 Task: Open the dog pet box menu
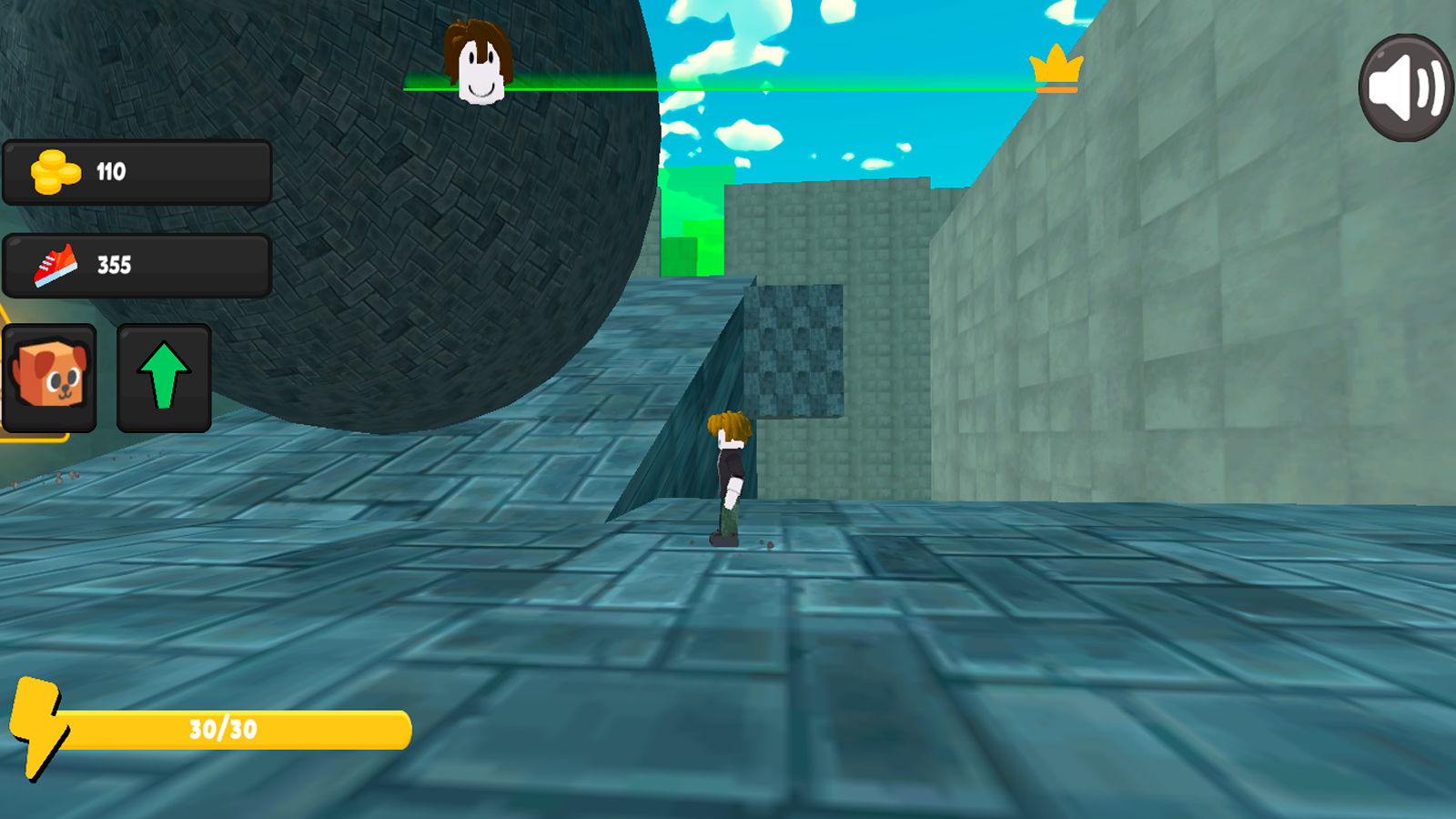pos(50,377)
